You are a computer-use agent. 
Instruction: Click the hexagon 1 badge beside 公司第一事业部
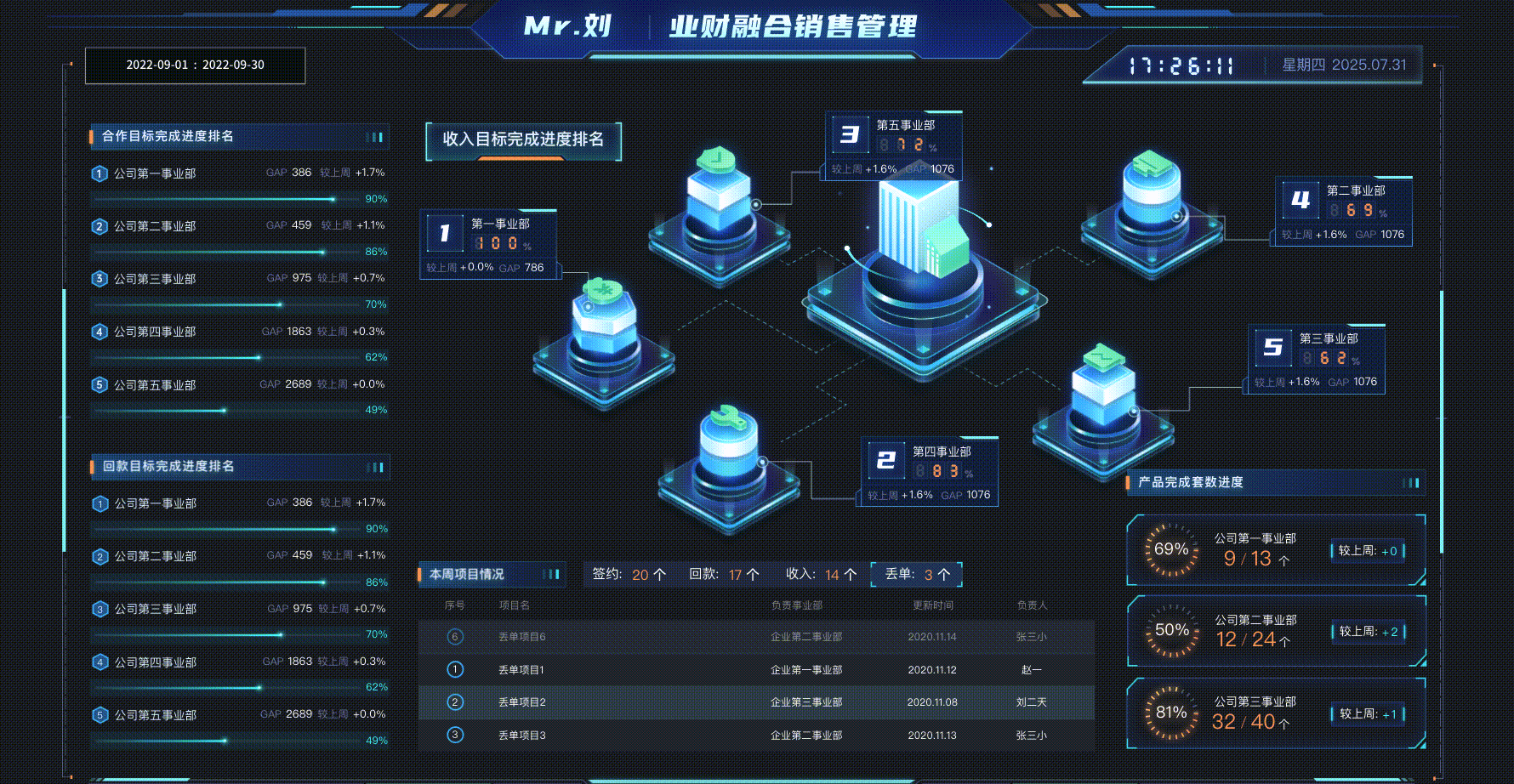(x=99, y=173)
